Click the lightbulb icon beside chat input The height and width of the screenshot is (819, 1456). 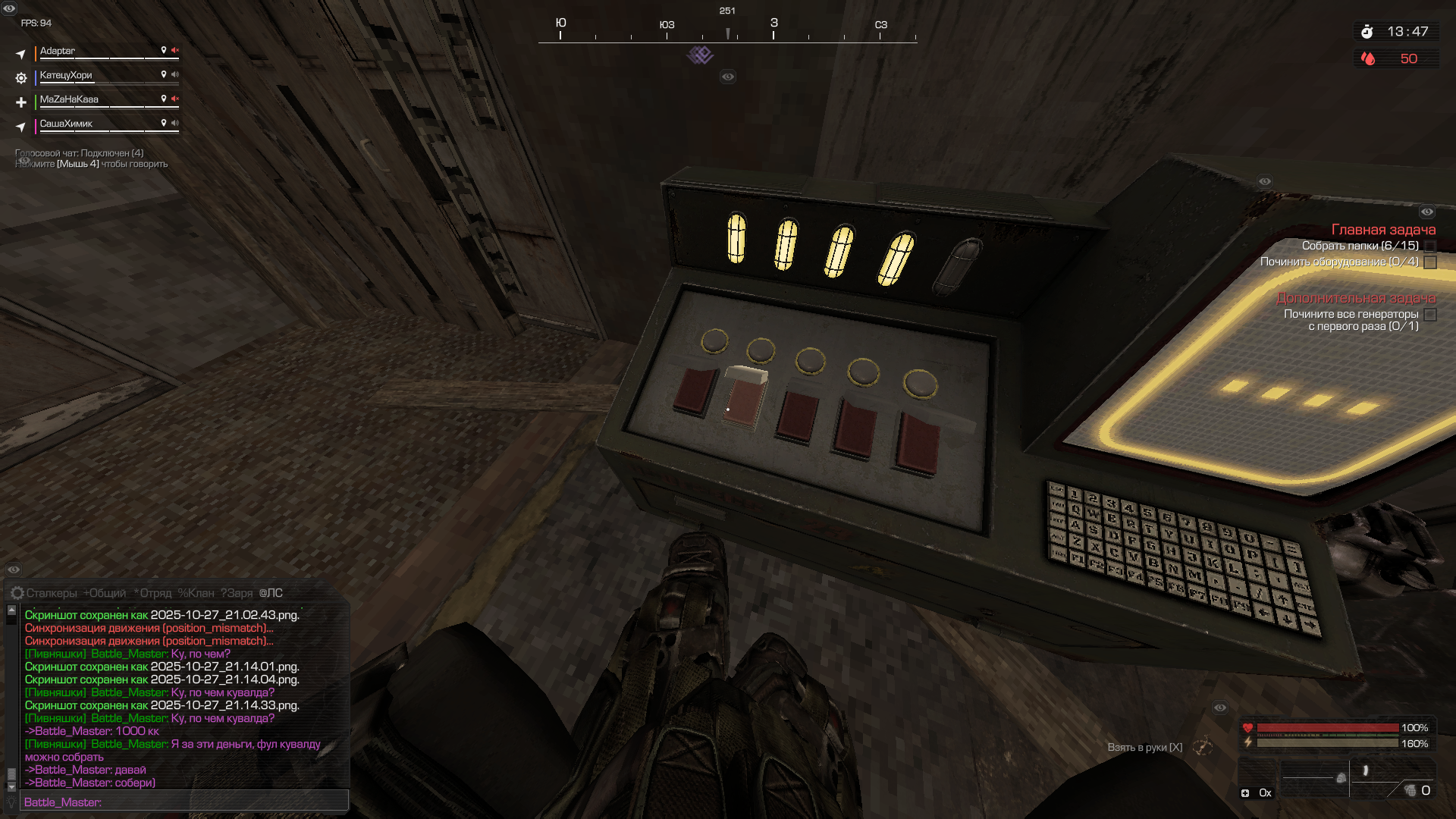click(11, 802)
